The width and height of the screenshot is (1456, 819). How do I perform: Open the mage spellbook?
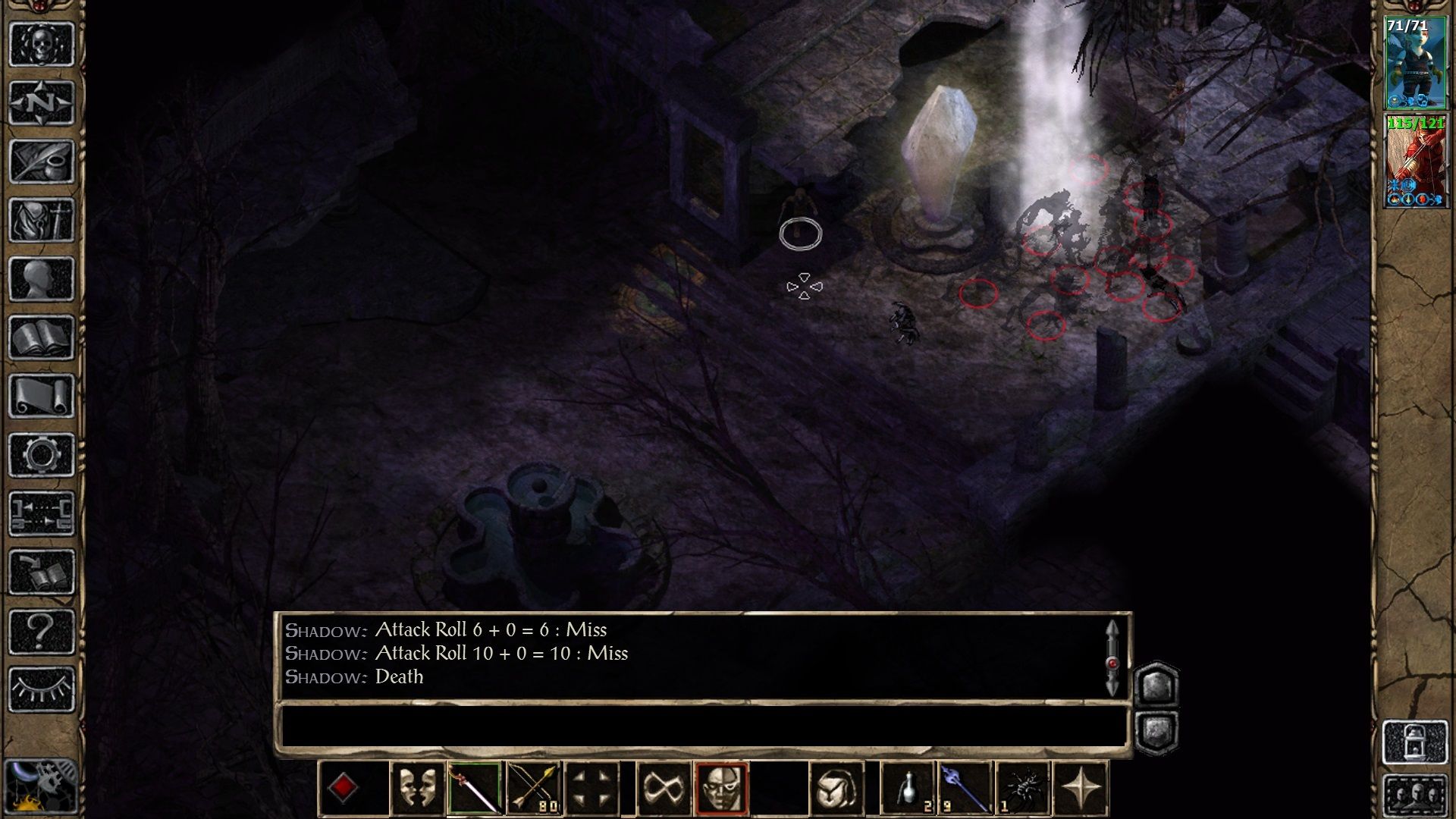pyautogui.click(x=41, y=337)
